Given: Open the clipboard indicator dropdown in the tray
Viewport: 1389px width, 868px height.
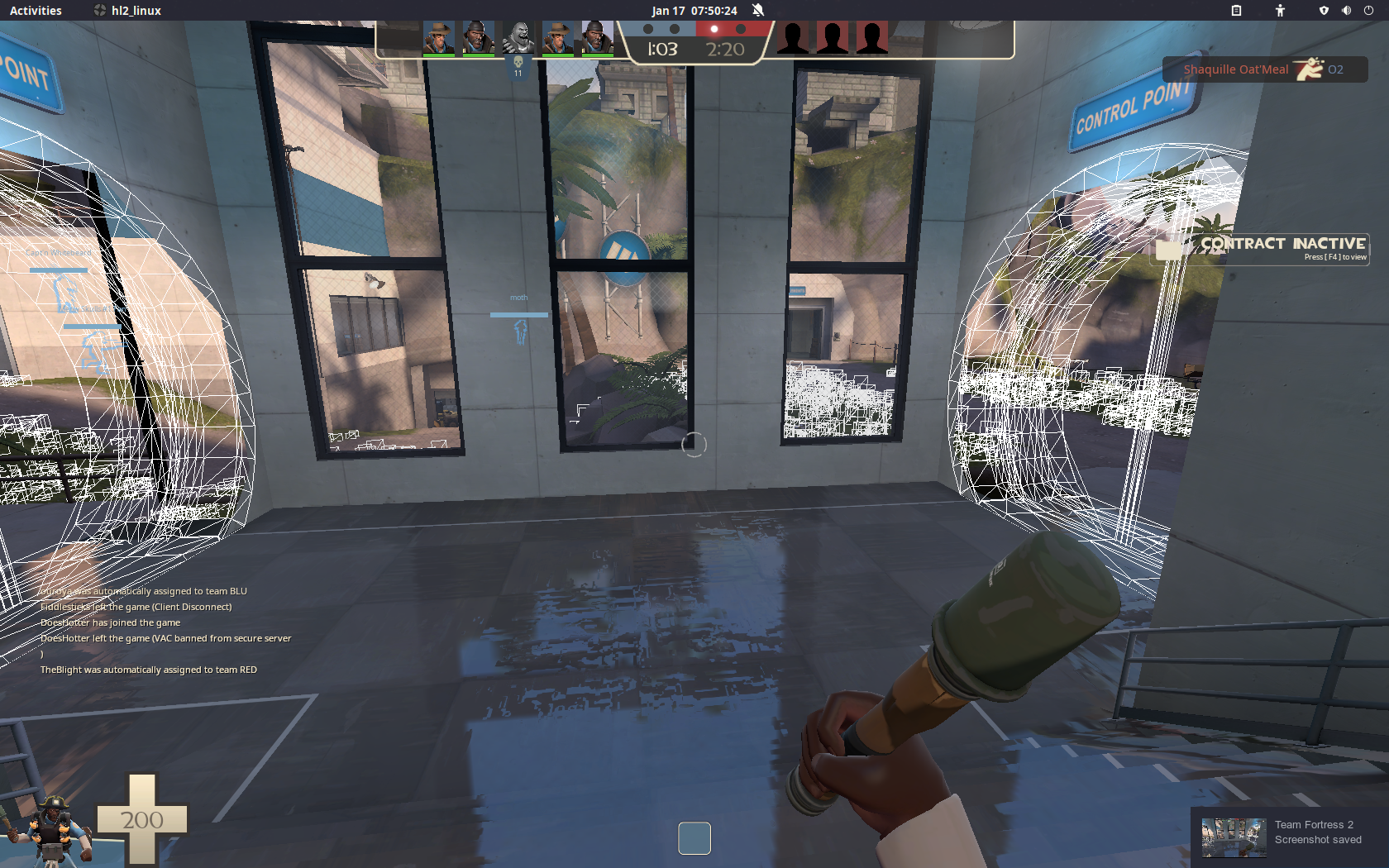Looking at the screenshot, I should tap(1236, 11).
